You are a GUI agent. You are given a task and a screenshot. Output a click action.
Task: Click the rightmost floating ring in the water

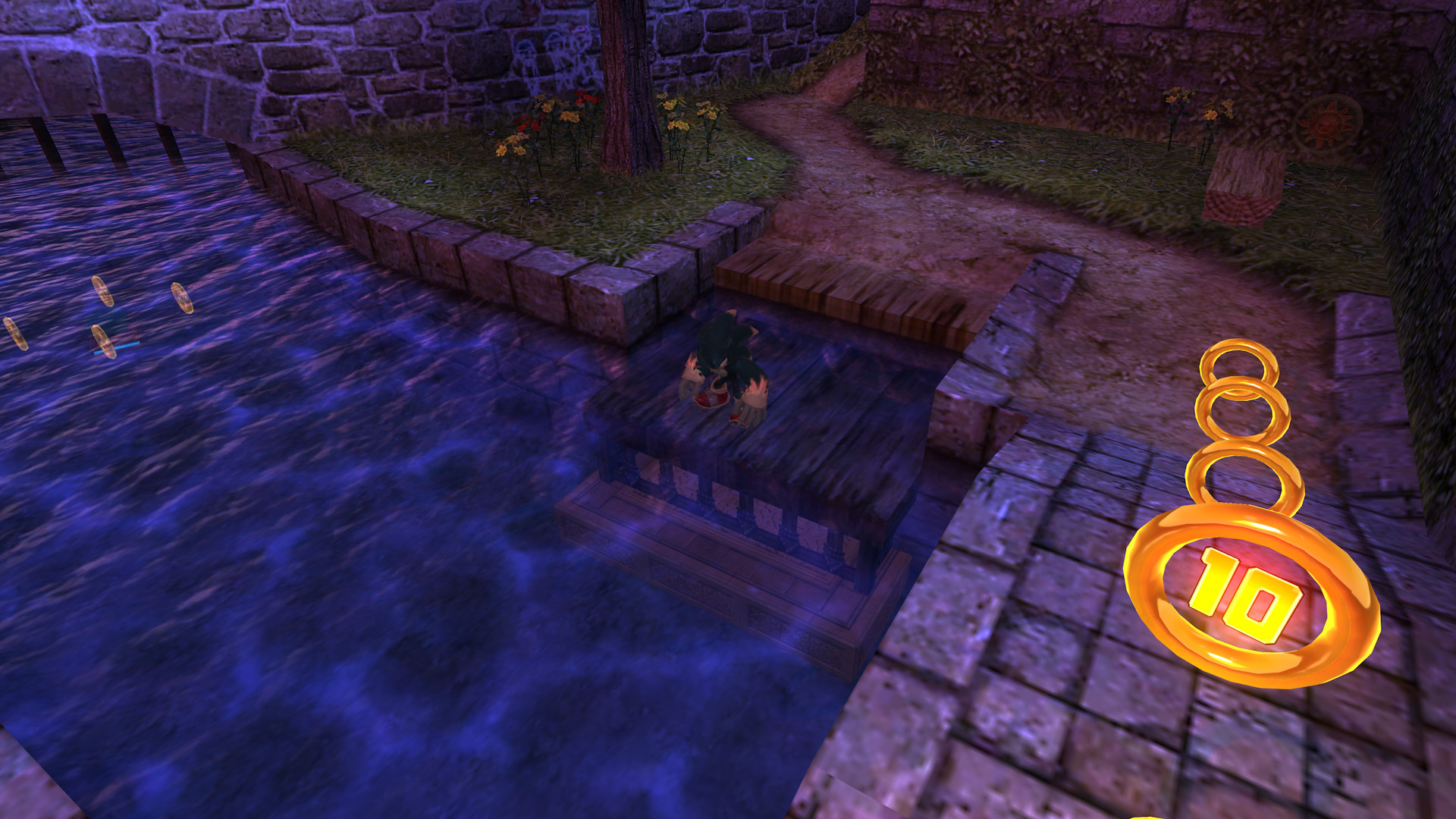tap(183, 298)
